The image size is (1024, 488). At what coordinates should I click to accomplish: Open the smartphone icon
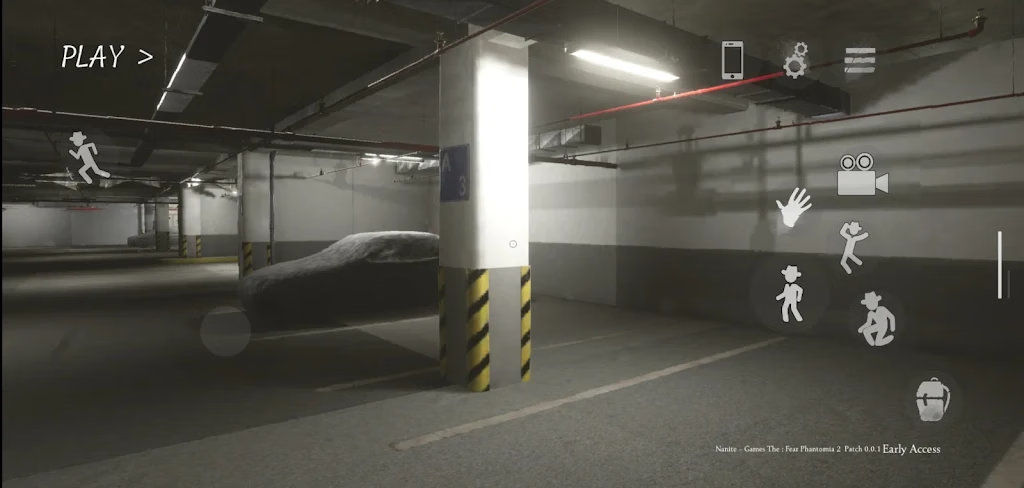click(x=733, y=60)
